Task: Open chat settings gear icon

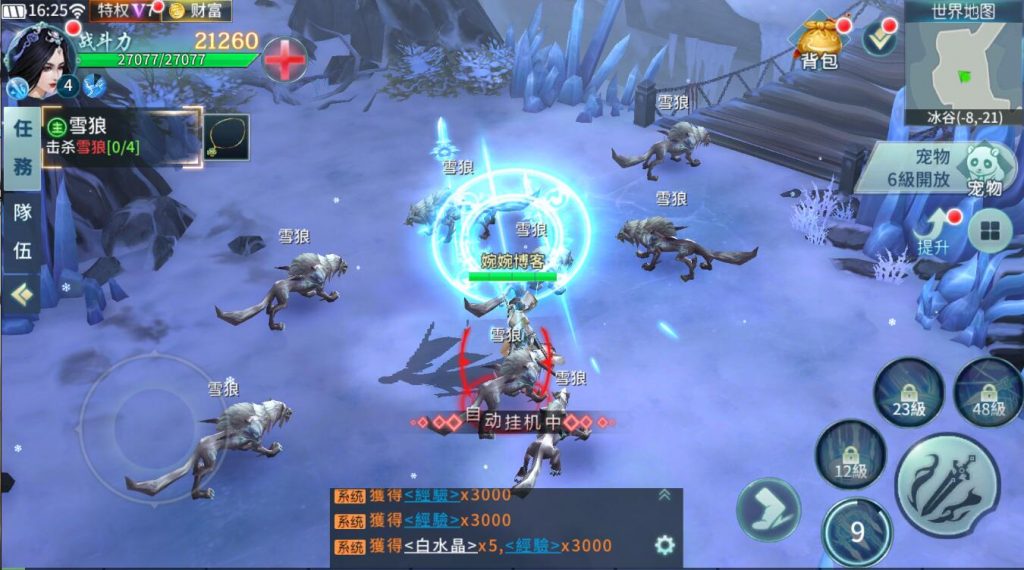Action: [664, 545]
